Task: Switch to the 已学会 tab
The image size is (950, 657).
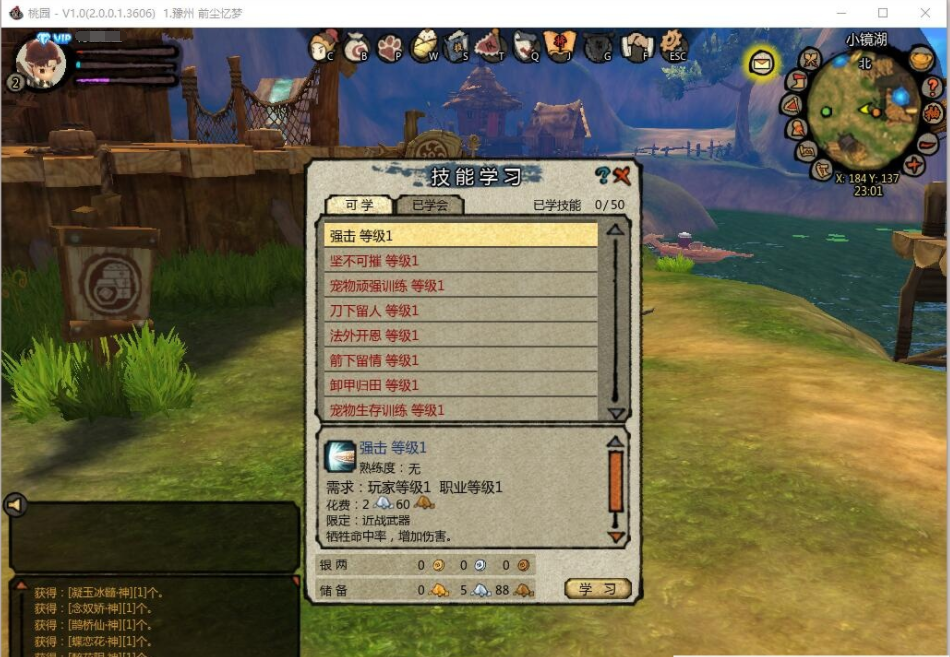Action: tap(429, 205)
